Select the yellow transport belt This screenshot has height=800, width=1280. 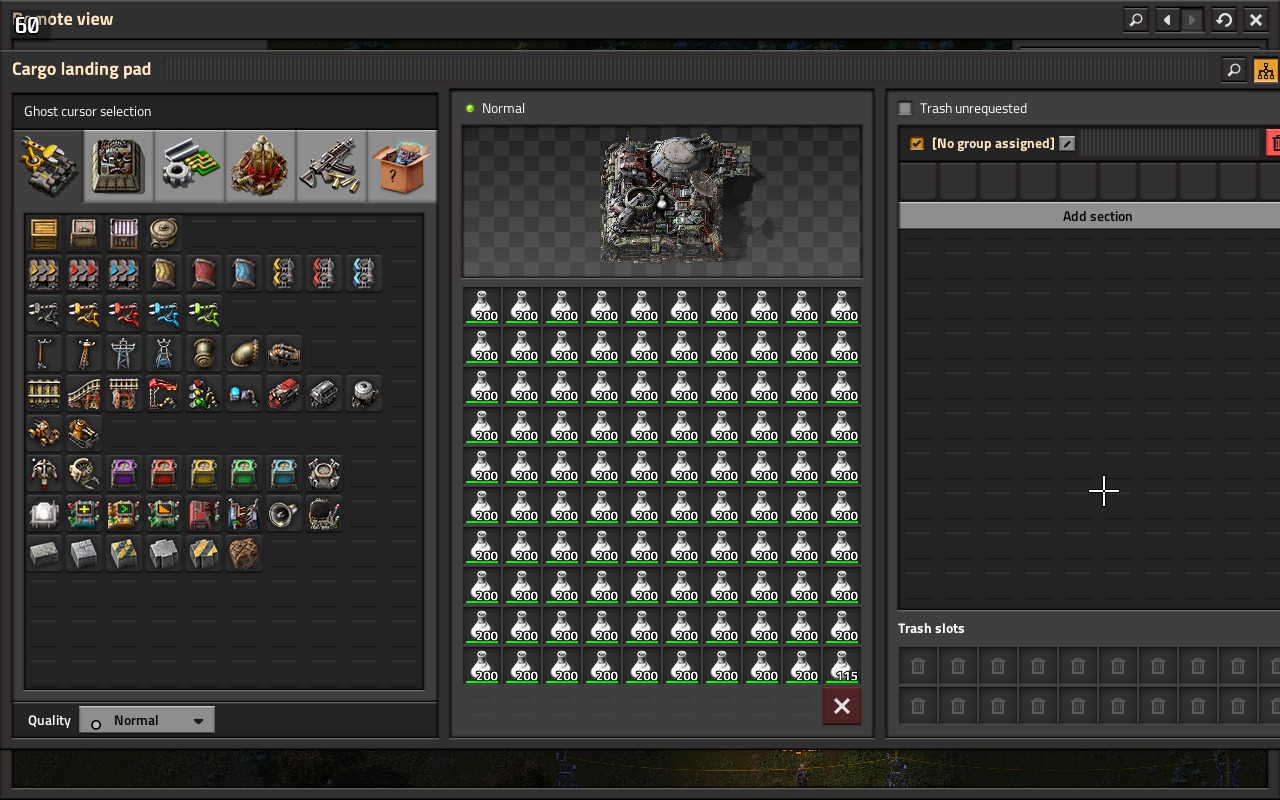coord(44,273)
